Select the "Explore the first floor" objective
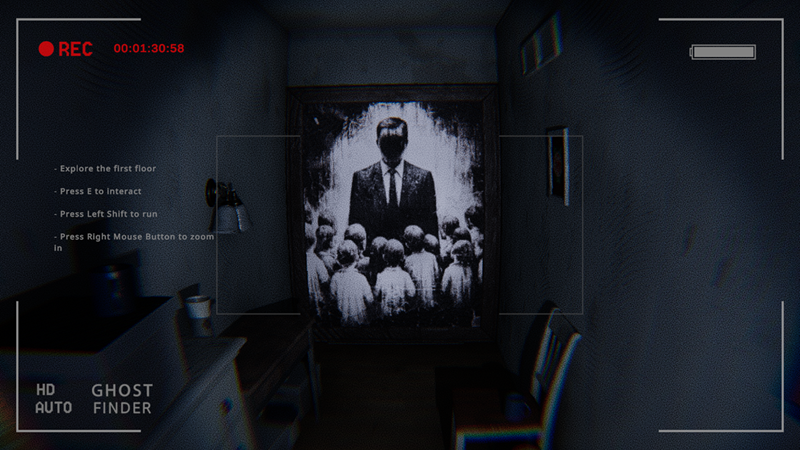The image size is (800, 450). [x=107, y=169]
